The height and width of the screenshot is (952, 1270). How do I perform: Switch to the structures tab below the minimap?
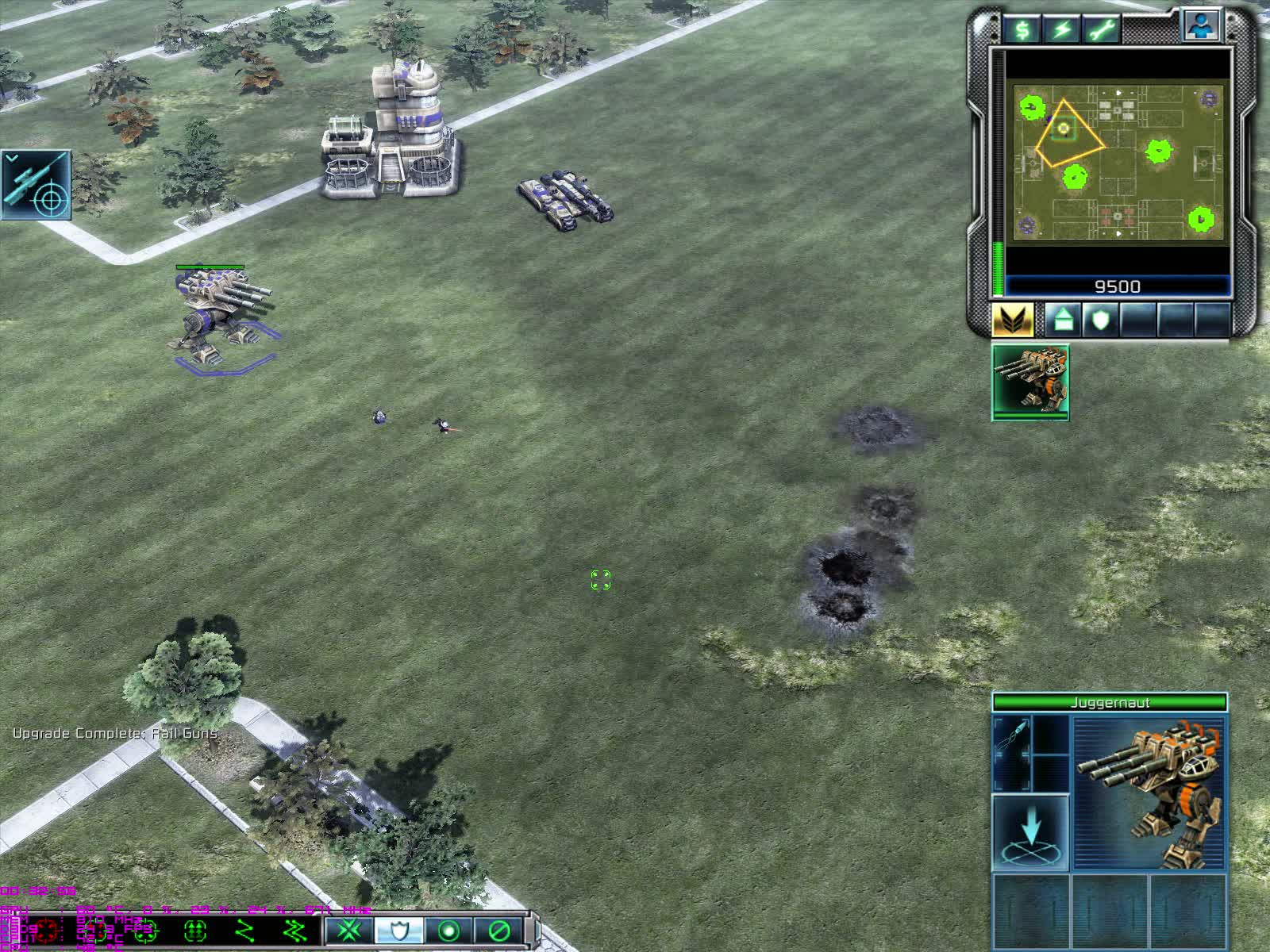tap(1064, 321)
